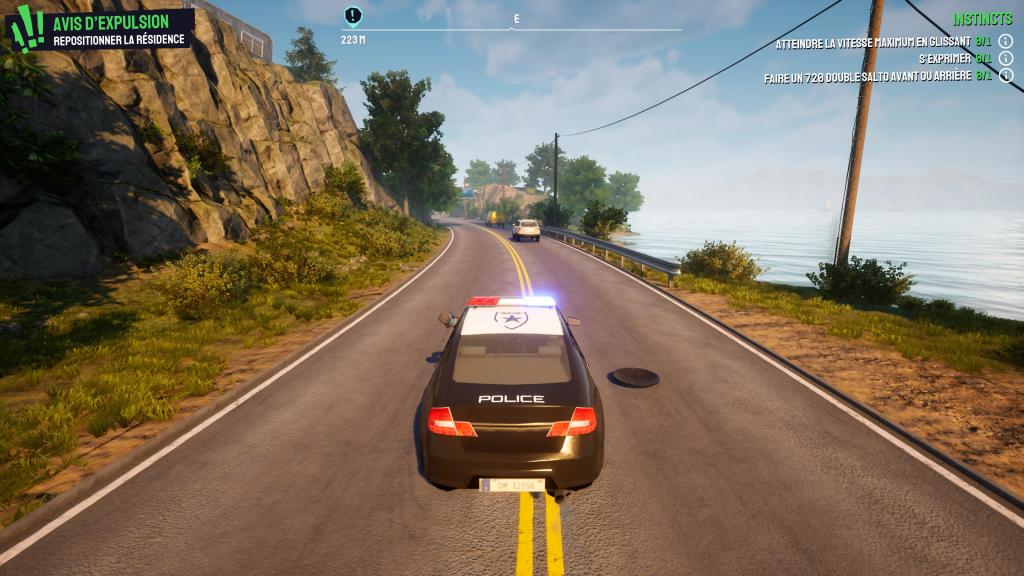The image size is (1024, 576).
Task: Show info for the vitesse maximum en glissant instinct
Action: pos(1006,42)
